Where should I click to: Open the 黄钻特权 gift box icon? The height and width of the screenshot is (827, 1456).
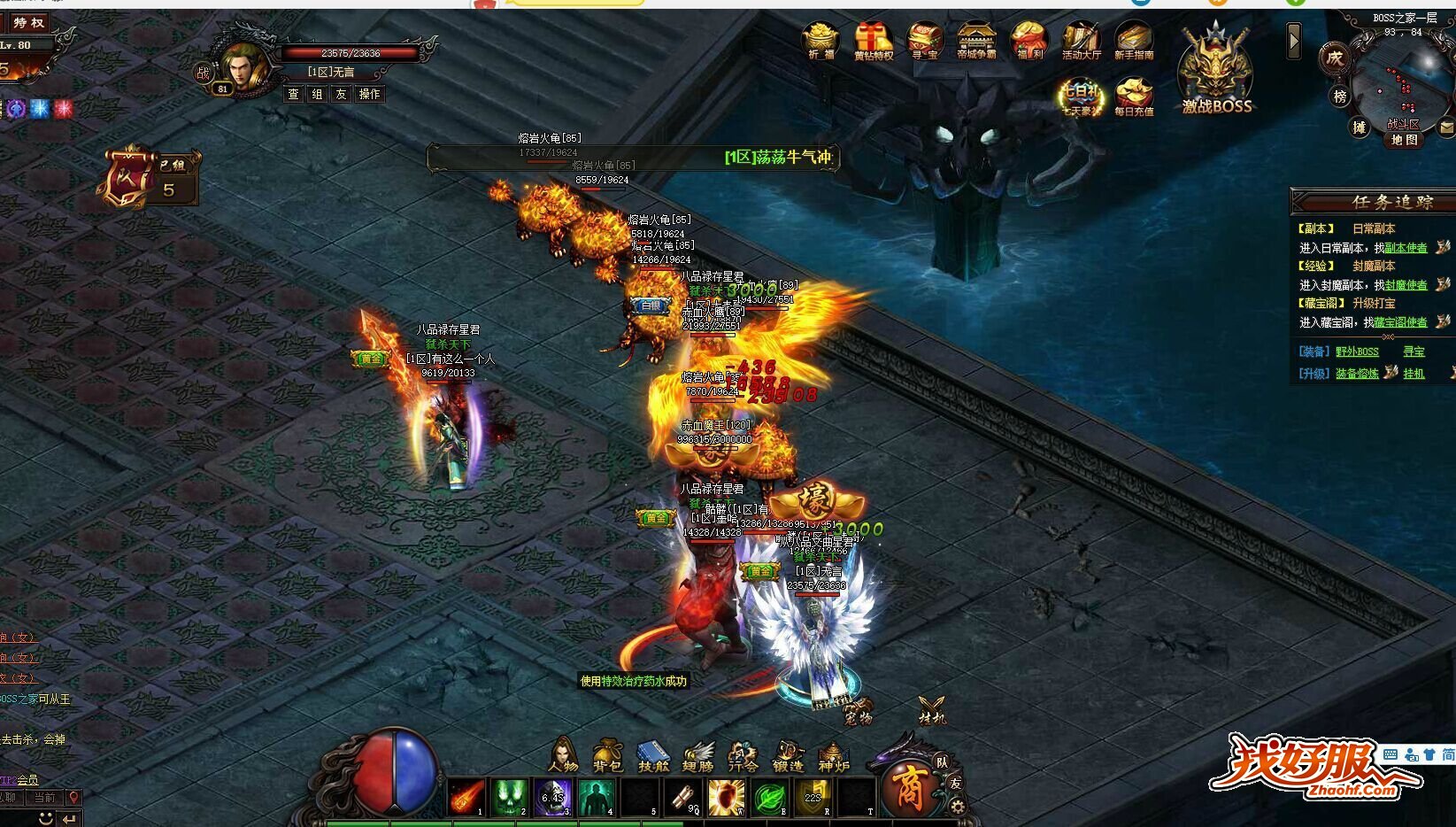point(873,41)
